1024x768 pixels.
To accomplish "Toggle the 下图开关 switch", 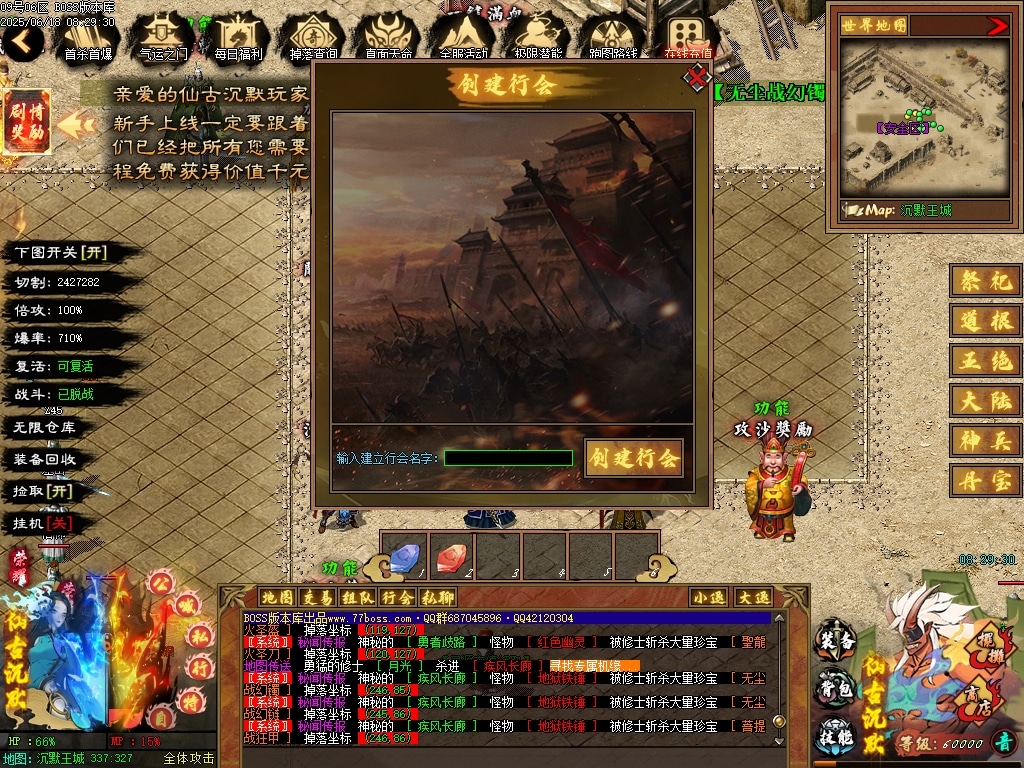I will [60, 253].
